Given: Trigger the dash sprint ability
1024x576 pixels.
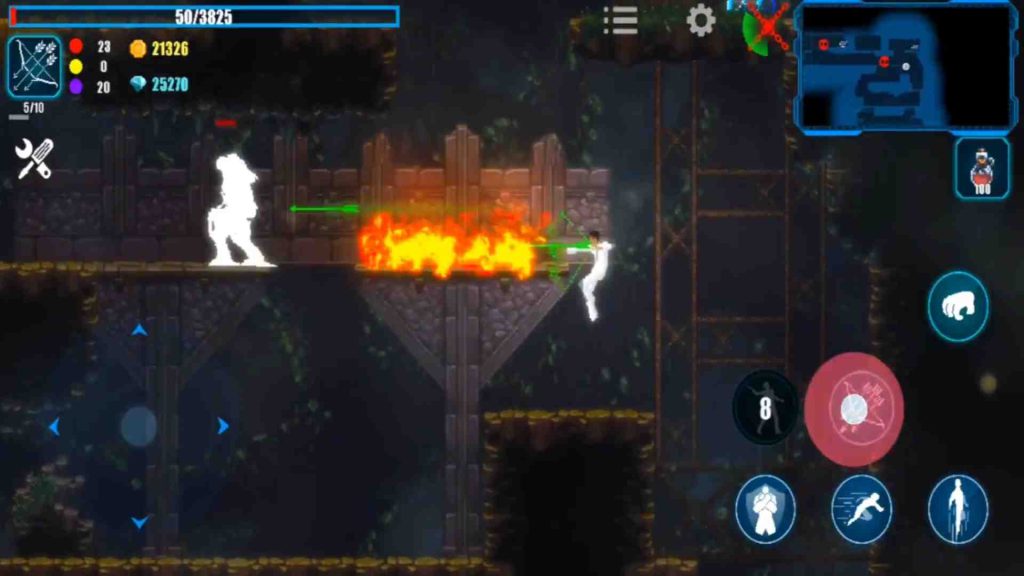Looking at the screenshot, I should point(861,509).
